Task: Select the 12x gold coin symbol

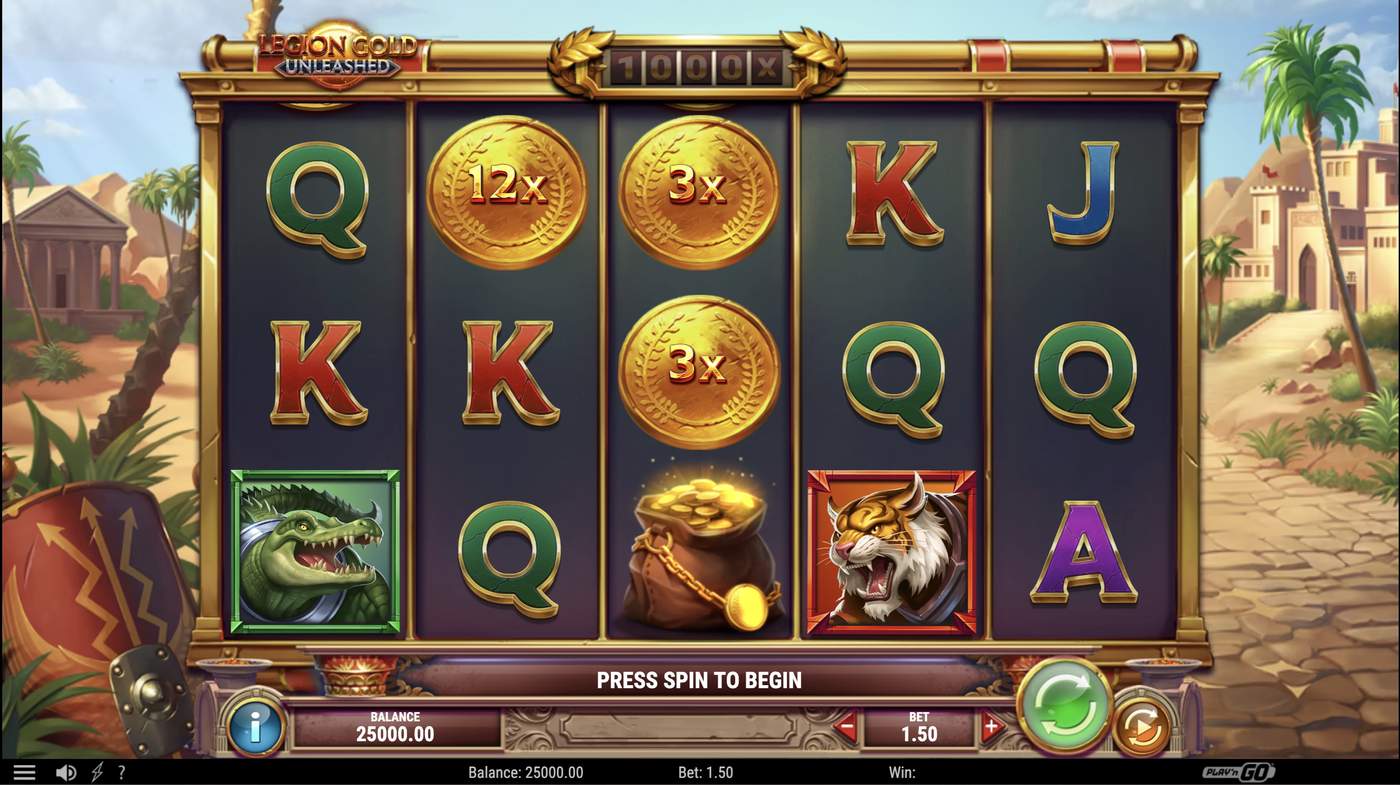Action: pyautogui.click(x=508, y=190)
